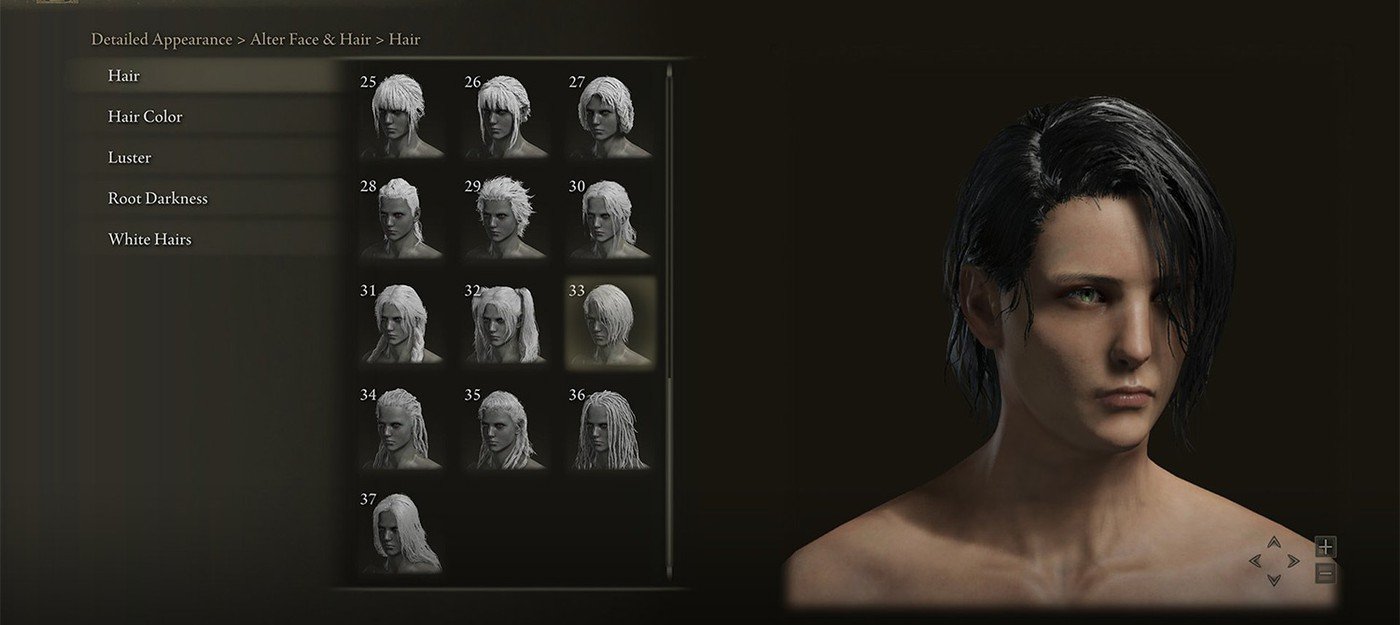Open the White Hairs setting
This screenshot has height=625, width=1400.
(x=149, y=240)
